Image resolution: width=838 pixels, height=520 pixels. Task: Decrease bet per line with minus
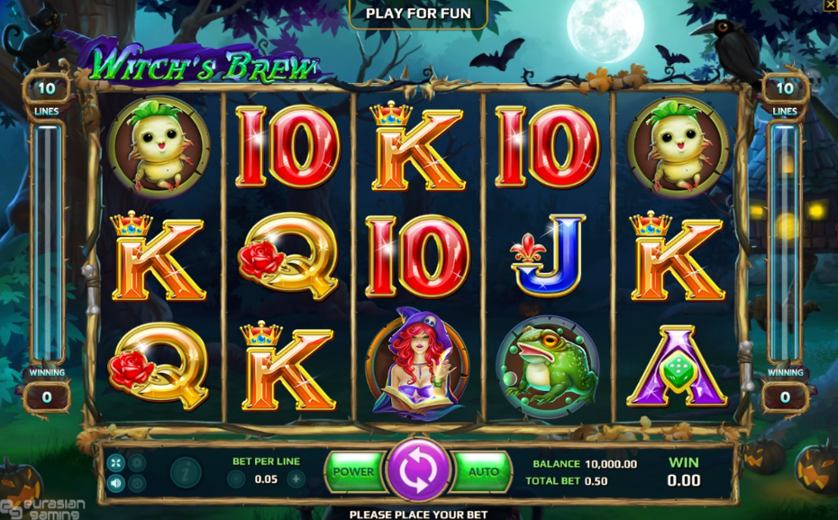(237, 478)
